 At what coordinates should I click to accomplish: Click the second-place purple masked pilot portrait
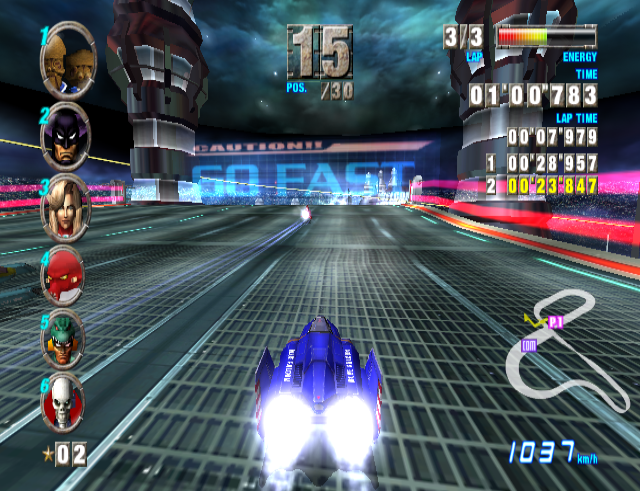tap(66, 130)
